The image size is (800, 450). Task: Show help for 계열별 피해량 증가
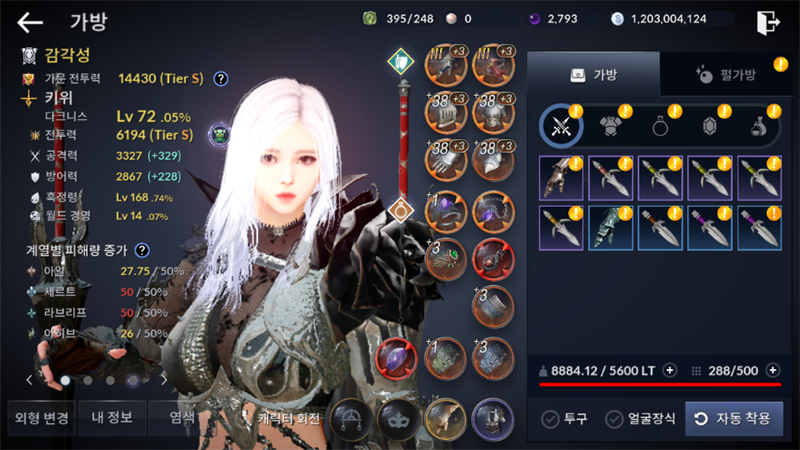point(143,250)
